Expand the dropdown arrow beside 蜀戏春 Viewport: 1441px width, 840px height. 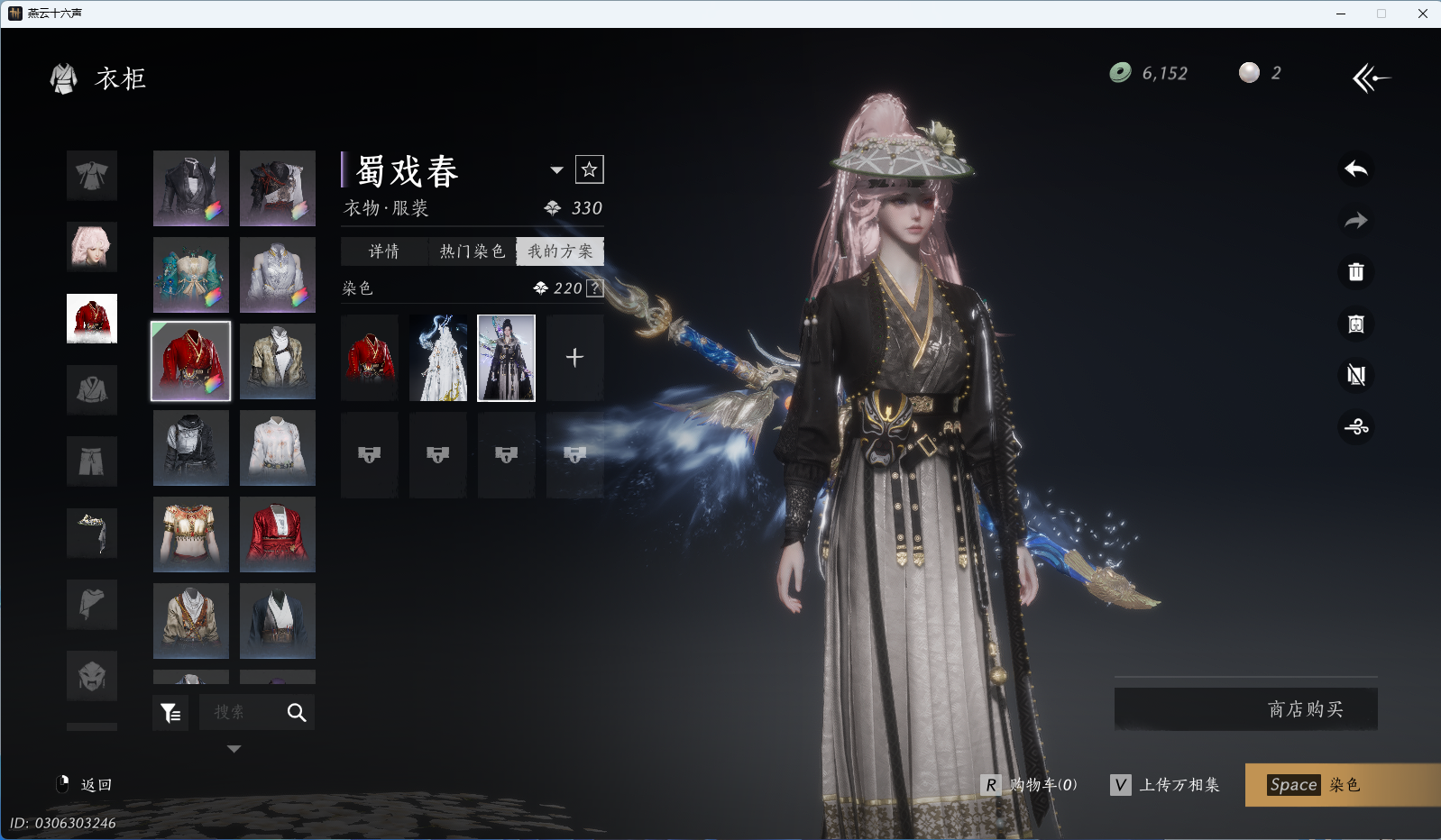[x=556, y=170]
